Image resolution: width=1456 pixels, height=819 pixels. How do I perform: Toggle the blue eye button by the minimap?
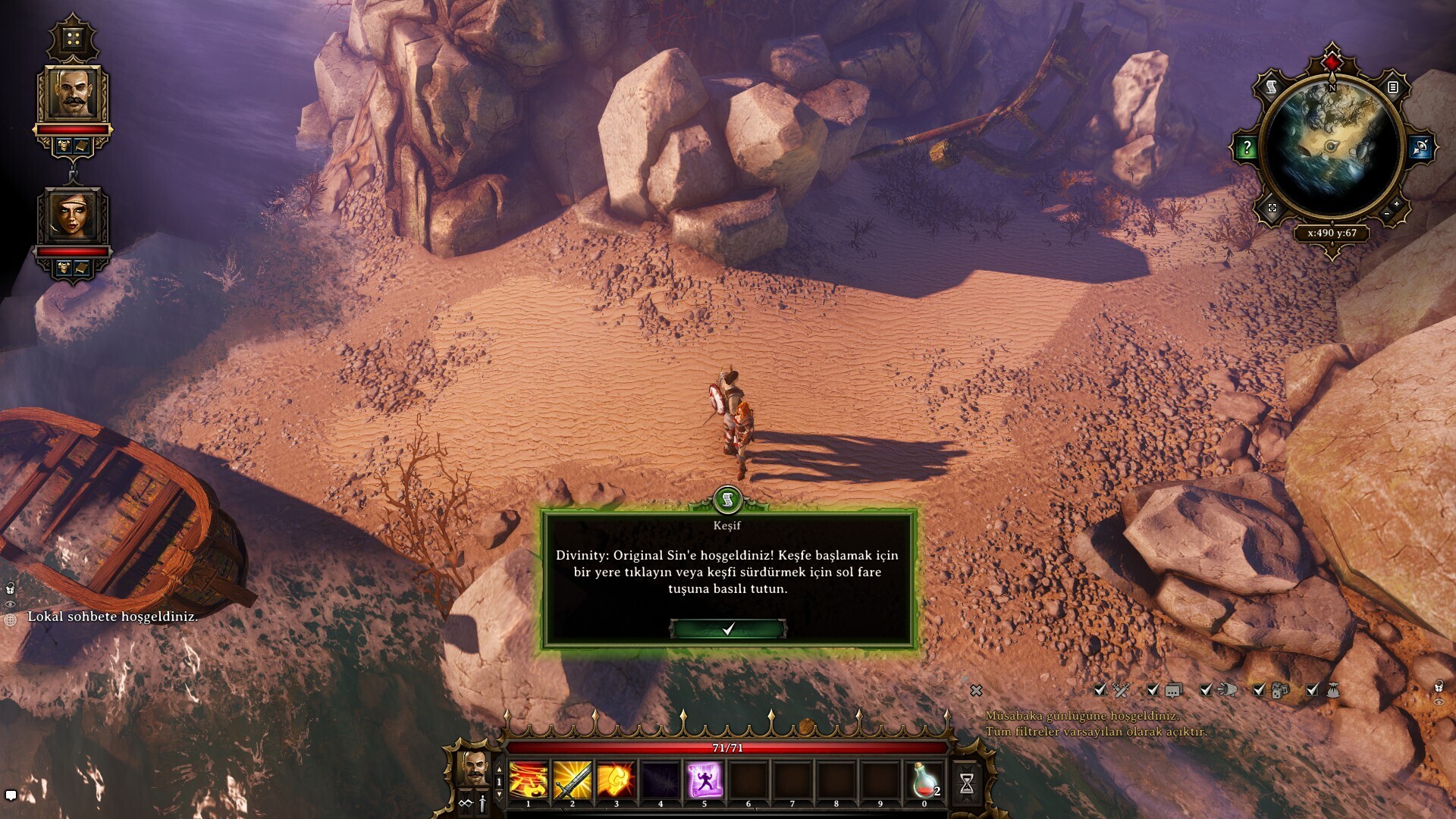[1420, 148]
